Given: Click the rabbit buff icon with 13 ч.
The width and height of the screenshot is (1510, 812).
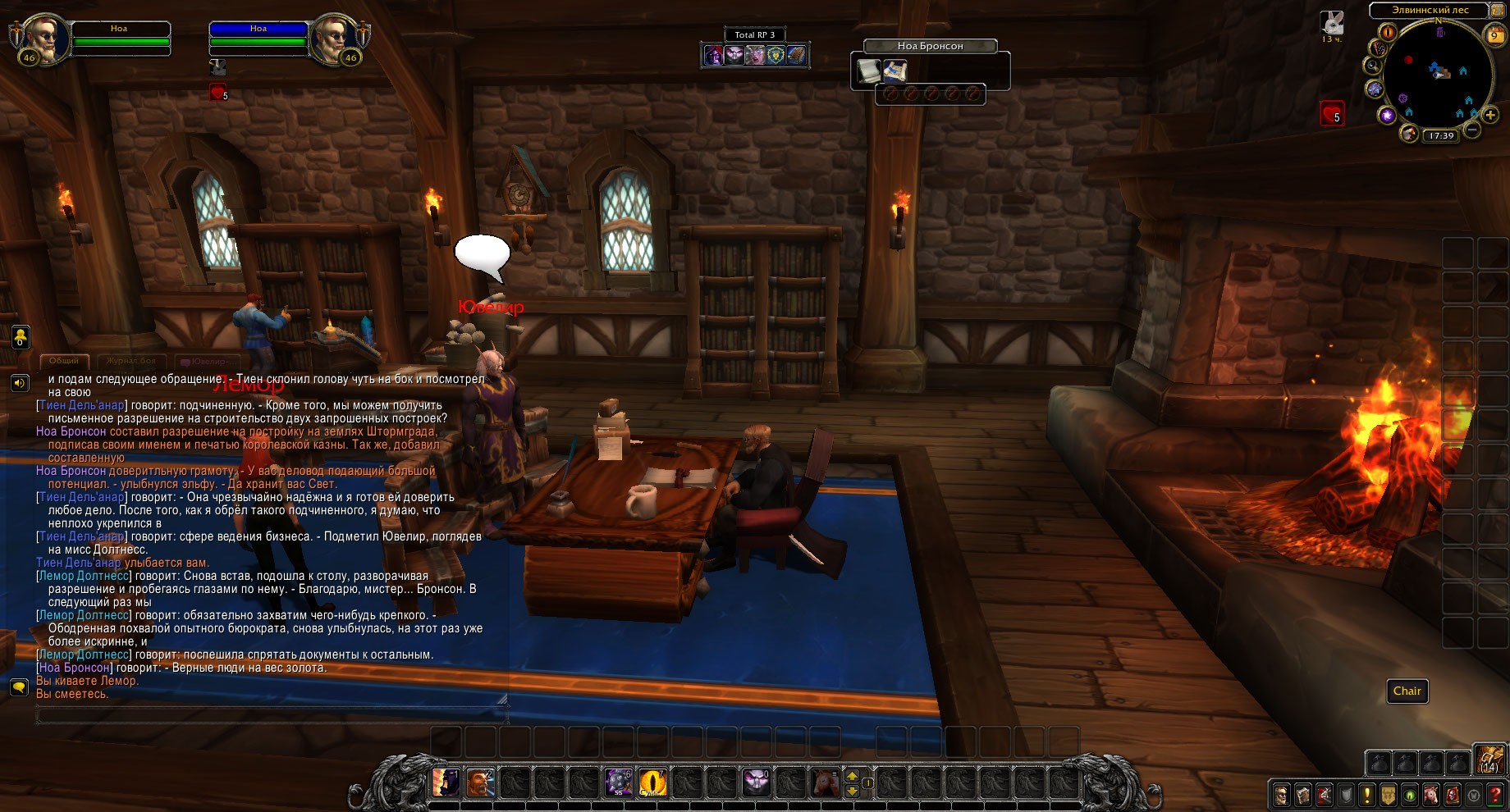Looking at the screenshot, I should pyautogui.click(x=1332, y=23).
